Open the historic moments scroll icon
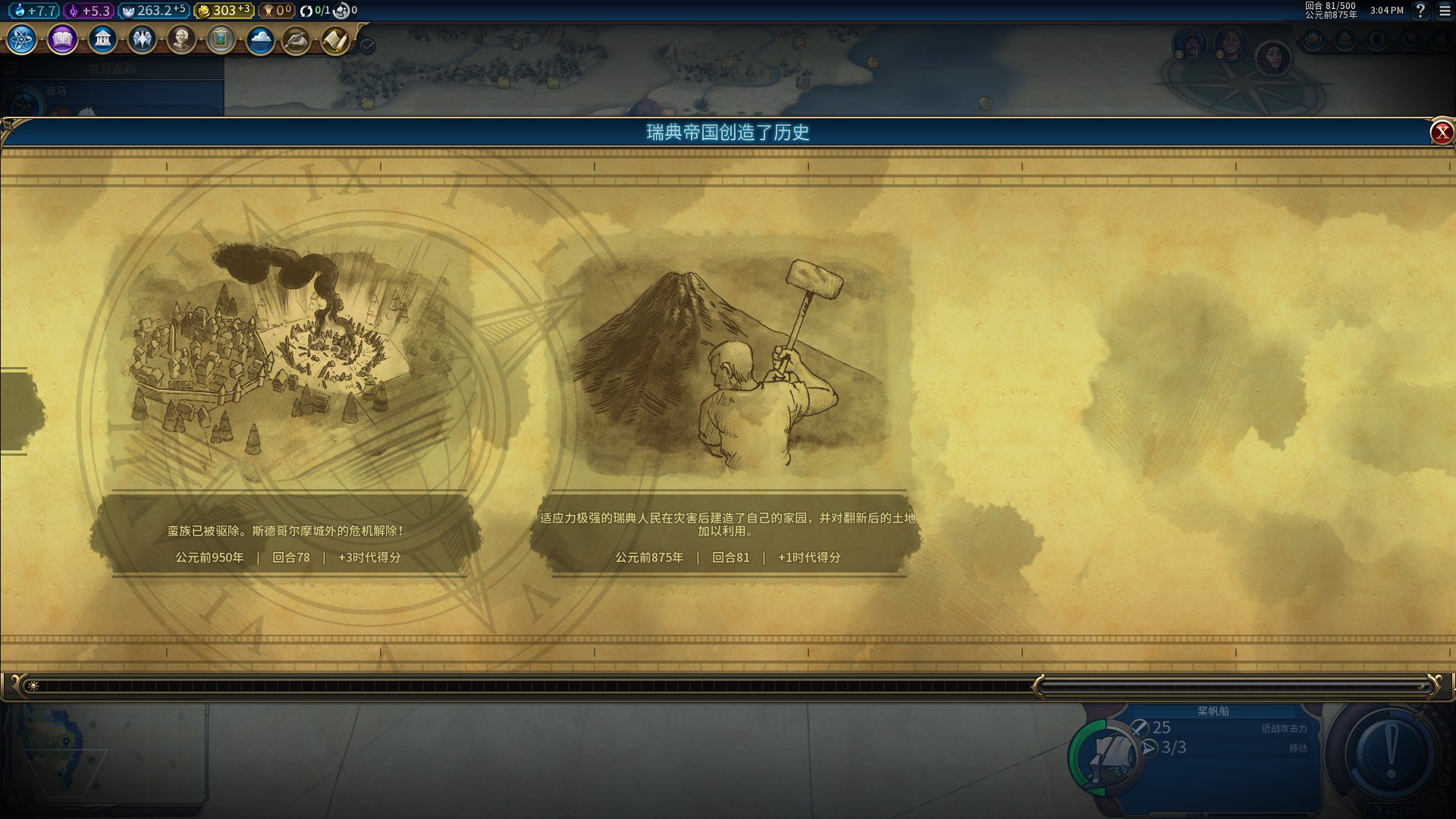Viewport: 1456px width, 819px height. tap(335, 40)
